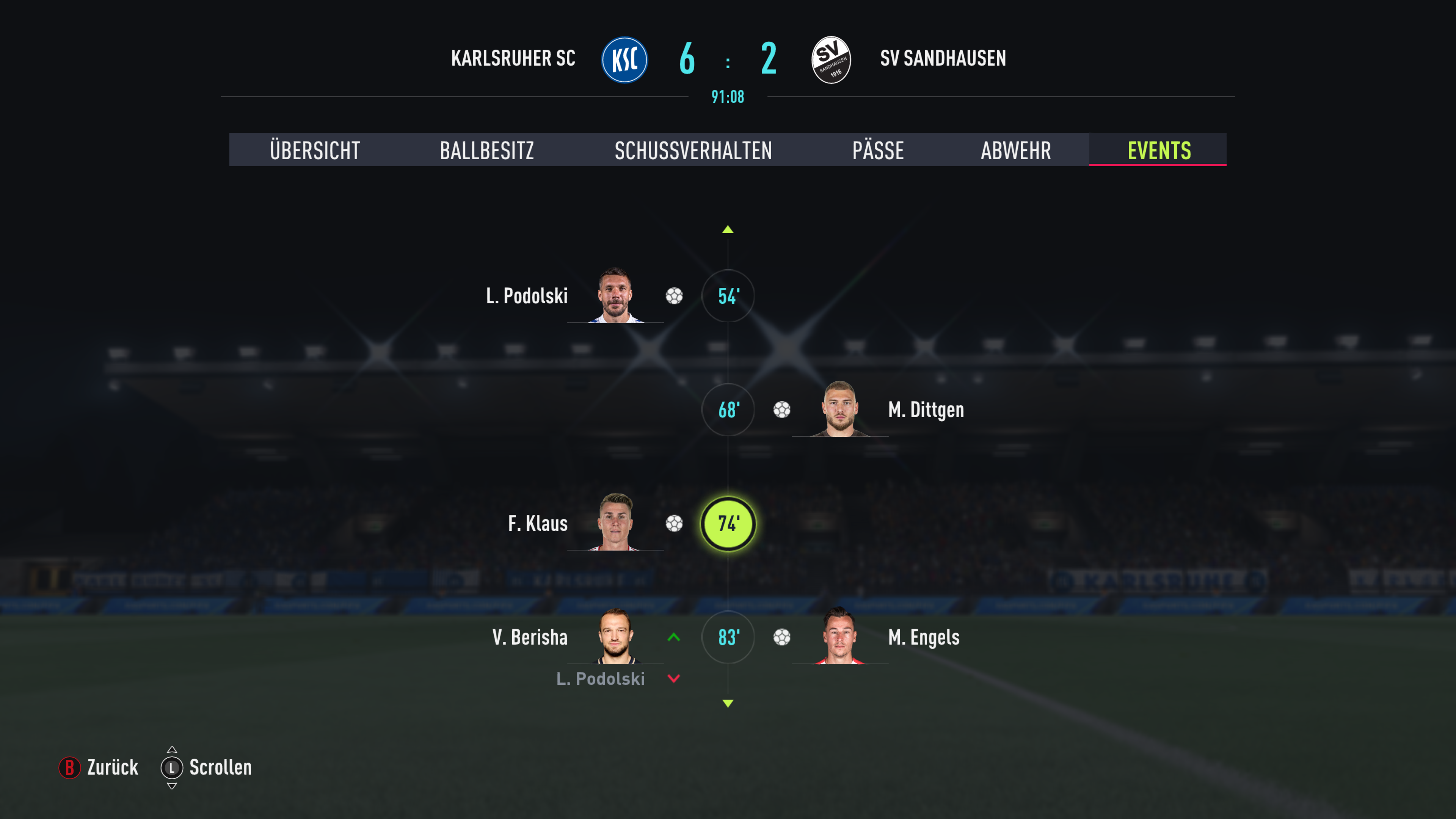Switch to the Übersicht tab
Image resolution: width=1456 pixels, height=819 pixels.
(x=315, y=151)
